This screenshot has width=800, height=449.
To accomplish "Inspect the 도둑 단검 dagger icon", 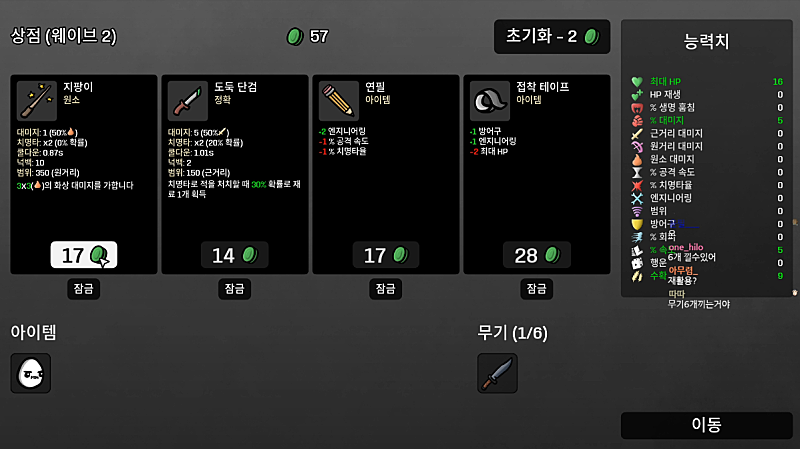I will point(188,101).
